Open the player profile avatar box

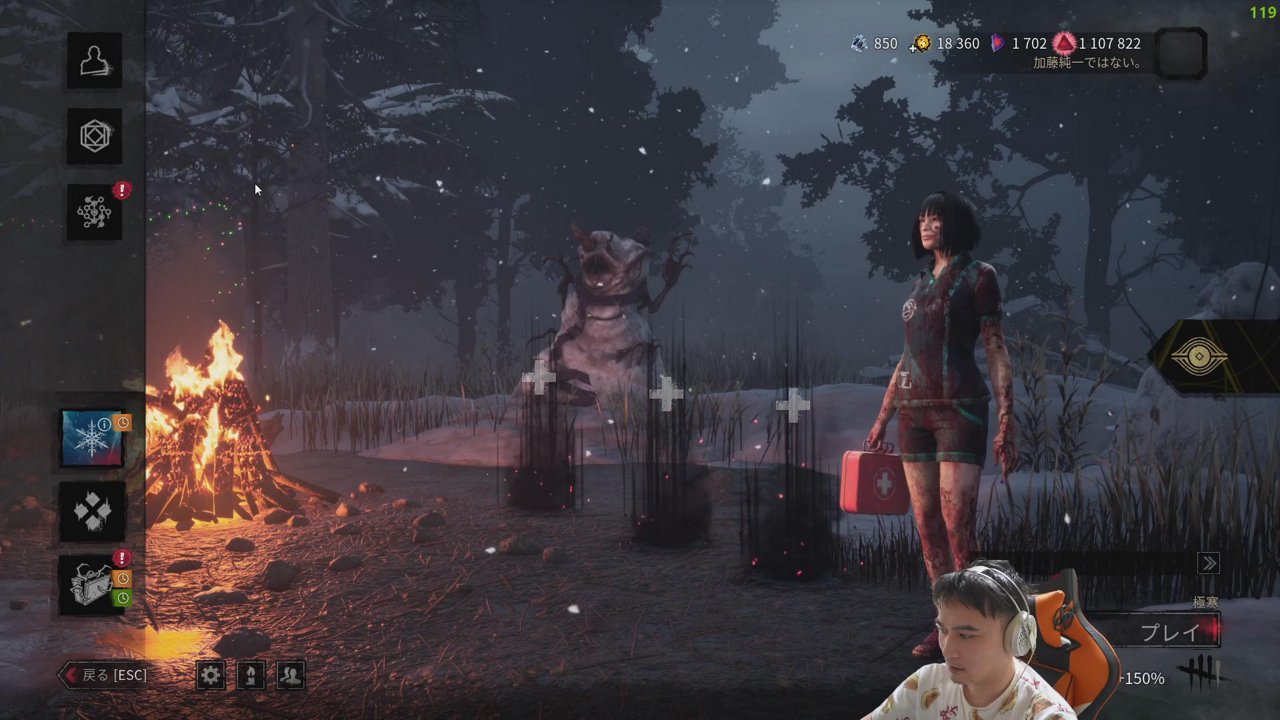click(x=1180, y=53)
